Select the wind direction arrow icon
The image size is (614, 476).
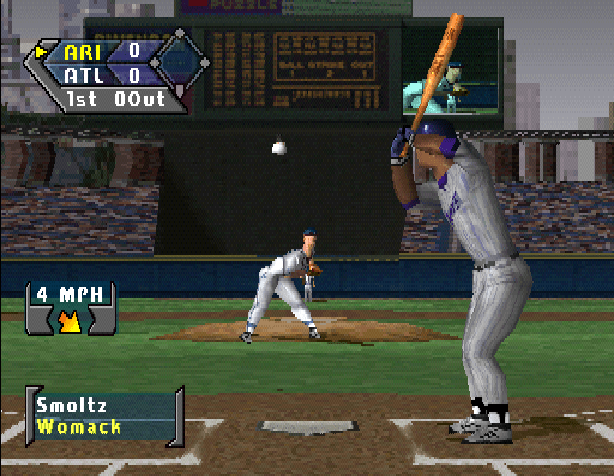(71, 320)
